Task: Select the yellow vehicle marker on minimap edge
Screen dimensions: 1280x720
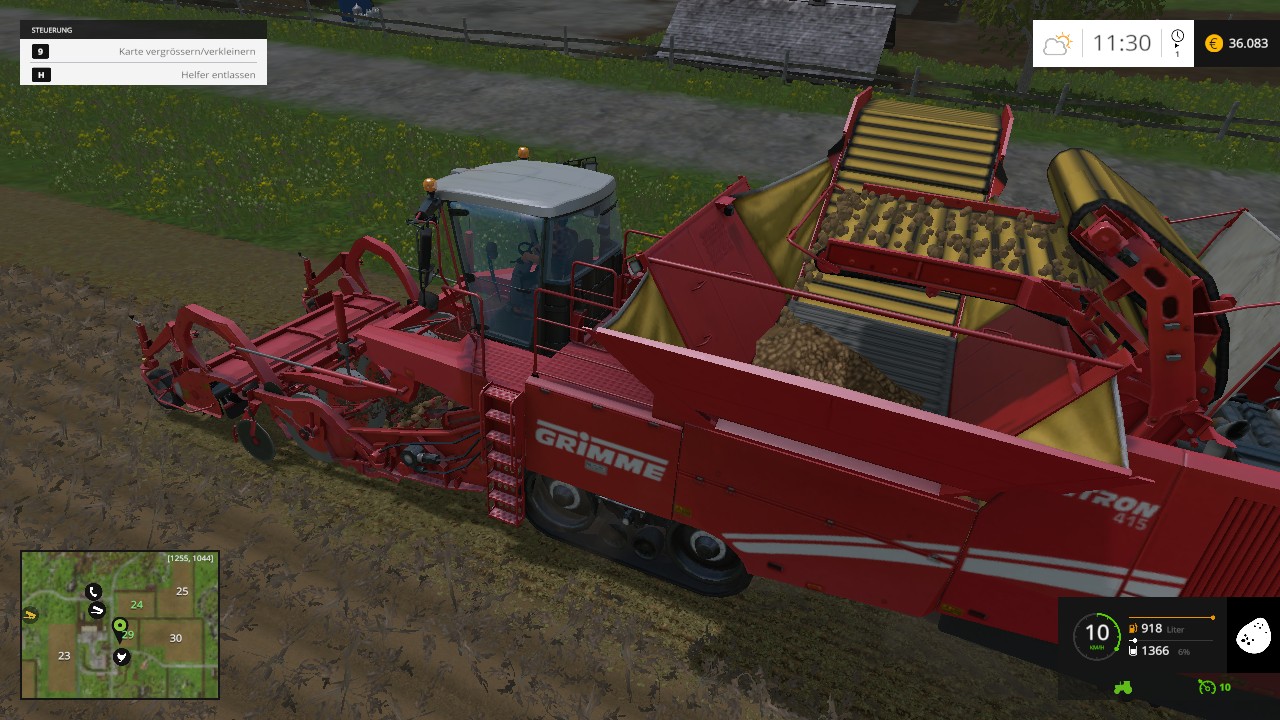Action: click(x=31, y=615)
